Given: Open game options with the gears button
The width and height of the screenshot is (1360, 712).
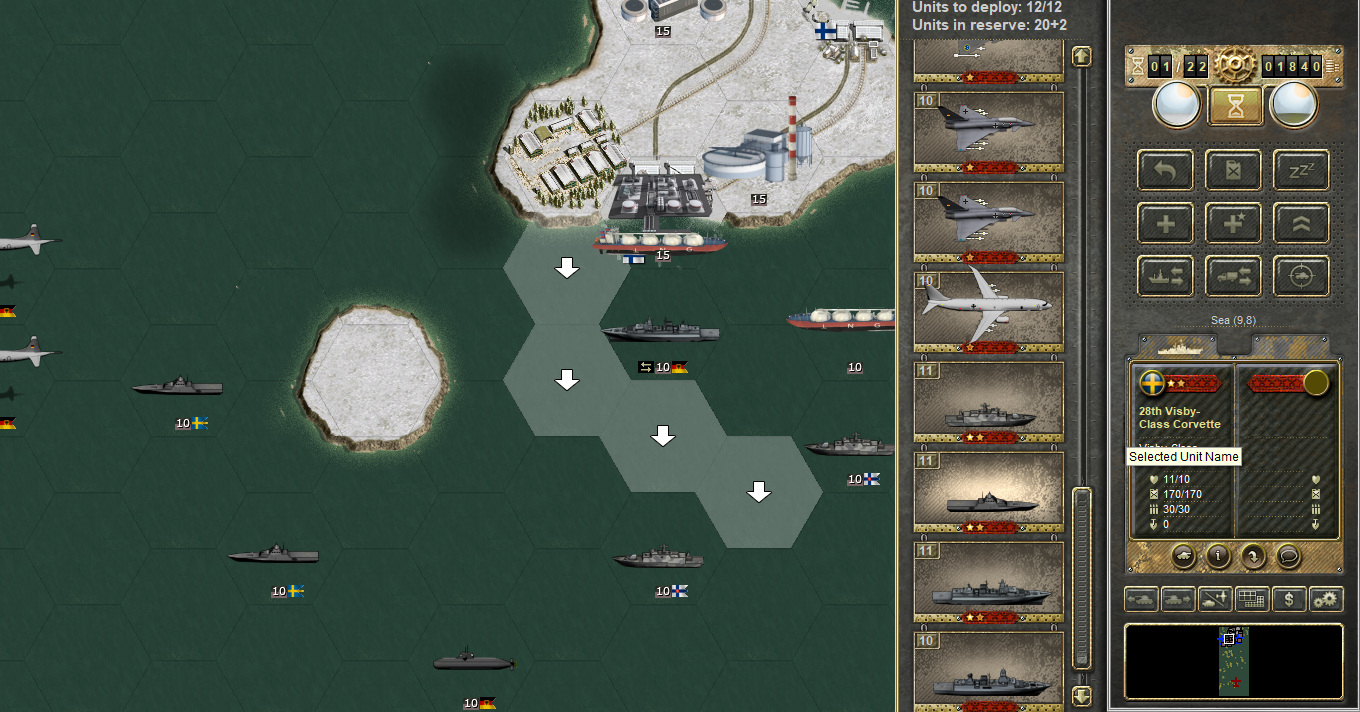Looking at the screenshot, I should pyautogui.click(x=1326, y=600).
